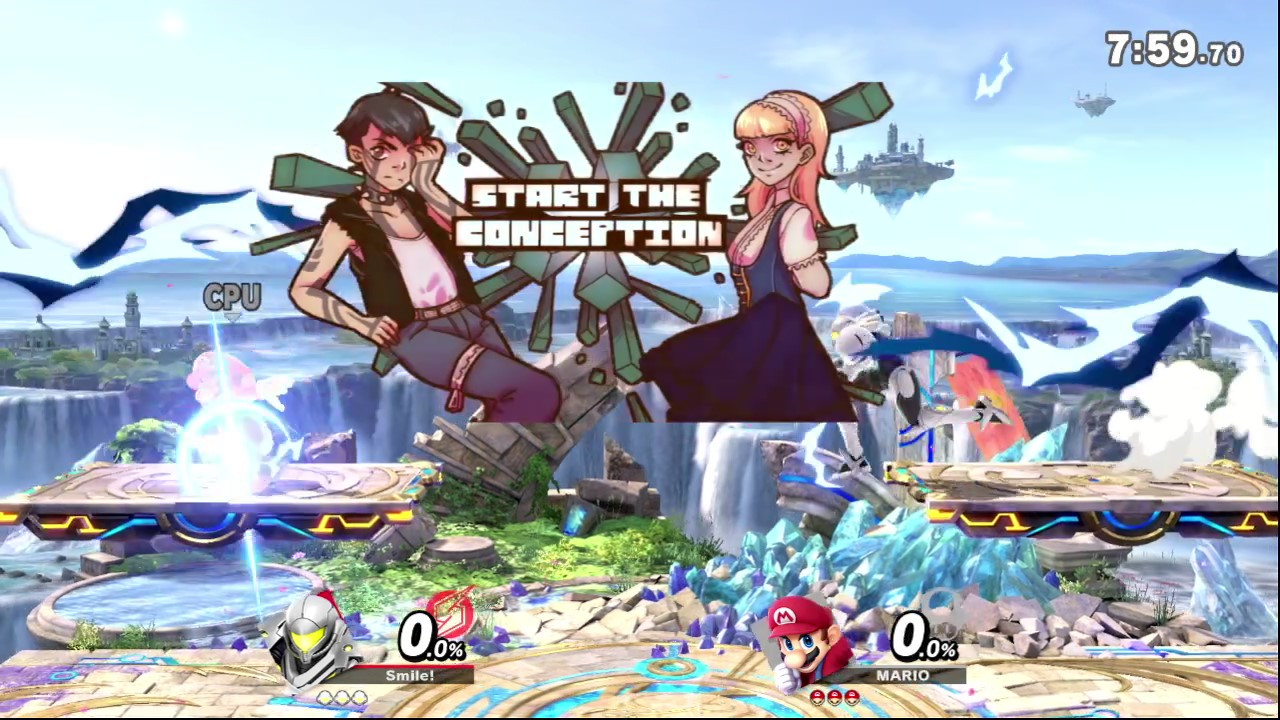Expand the Smile! player name plate

coord(410,676)
